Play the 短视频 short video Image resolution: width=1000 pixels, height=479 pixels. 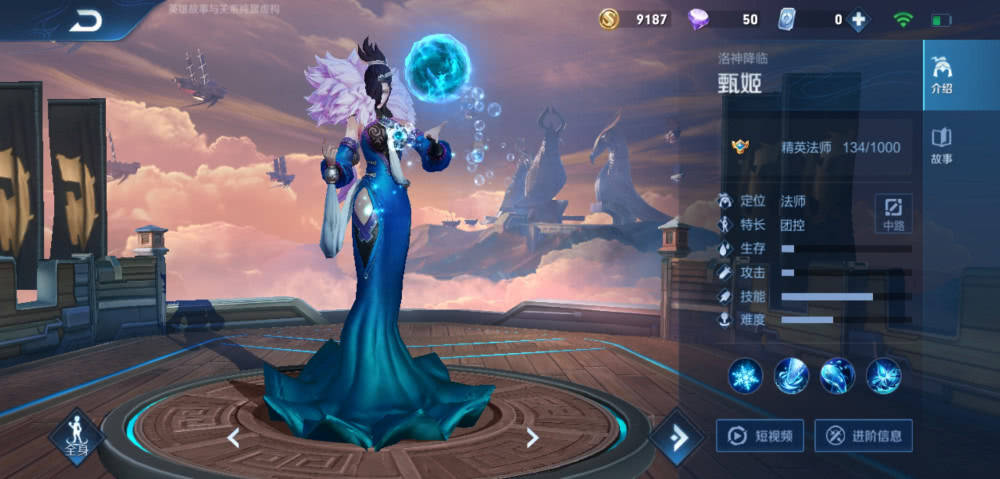pos(760,435)
